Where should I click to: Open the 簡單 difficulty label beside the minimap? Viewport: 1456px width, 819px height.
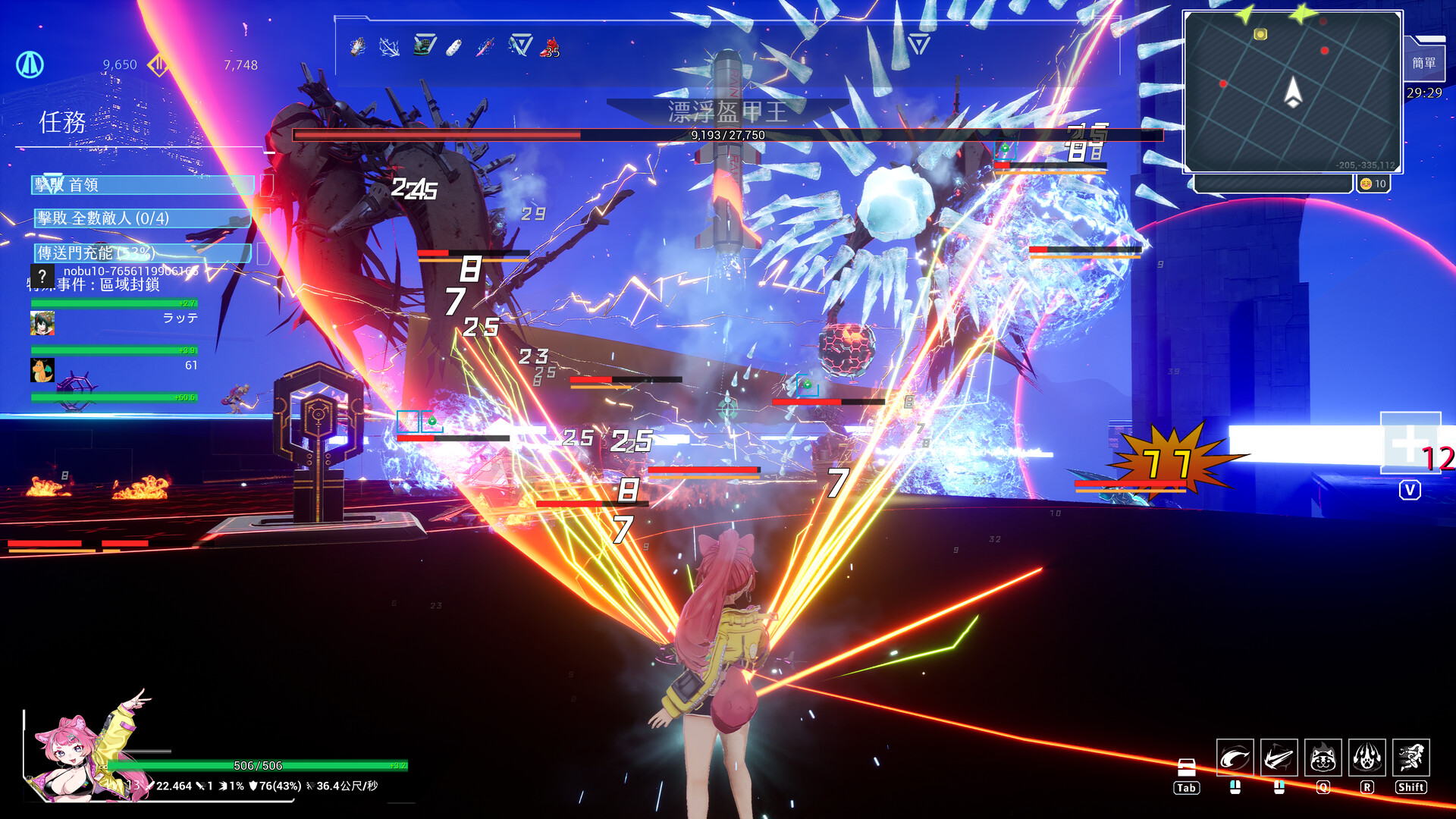(x=1425, y=62)
